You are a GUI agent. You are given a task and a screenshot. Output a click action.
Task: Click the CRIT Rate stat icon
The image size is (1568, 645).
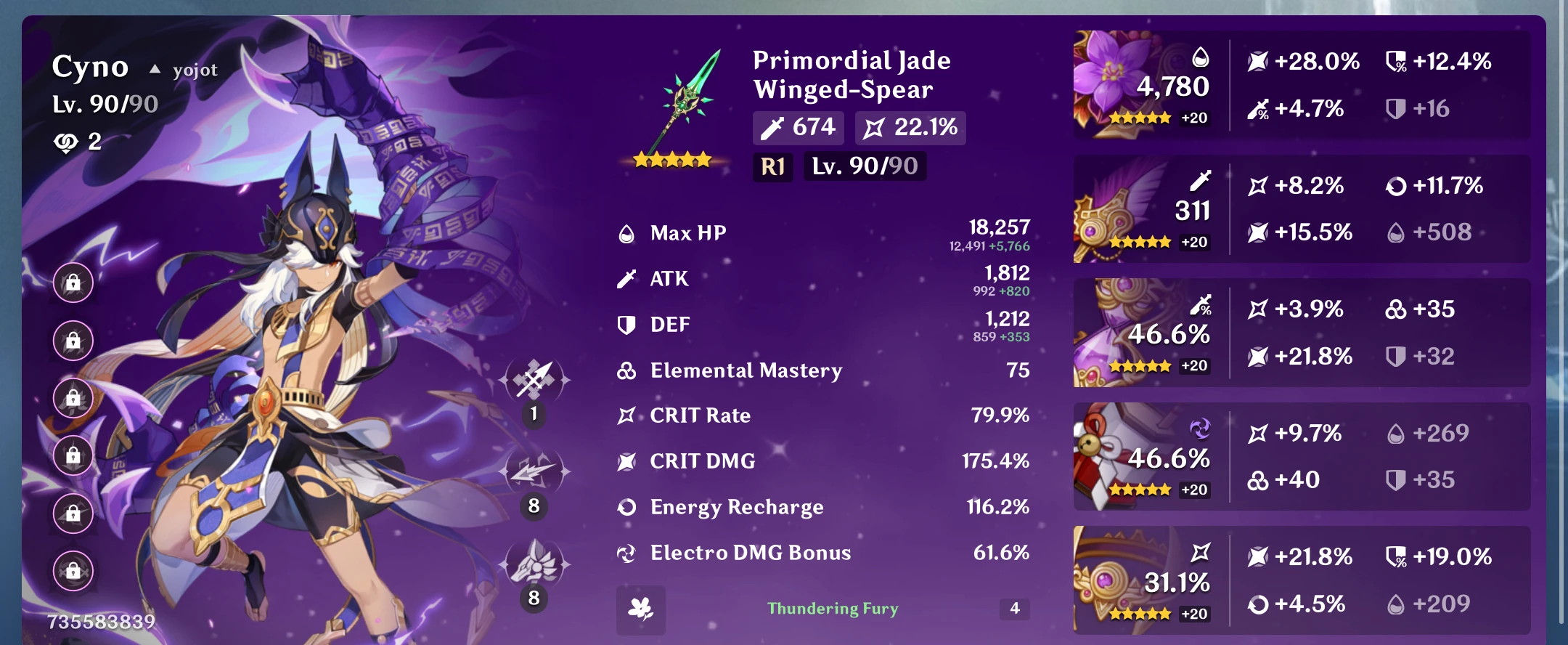tap(626, 415)
